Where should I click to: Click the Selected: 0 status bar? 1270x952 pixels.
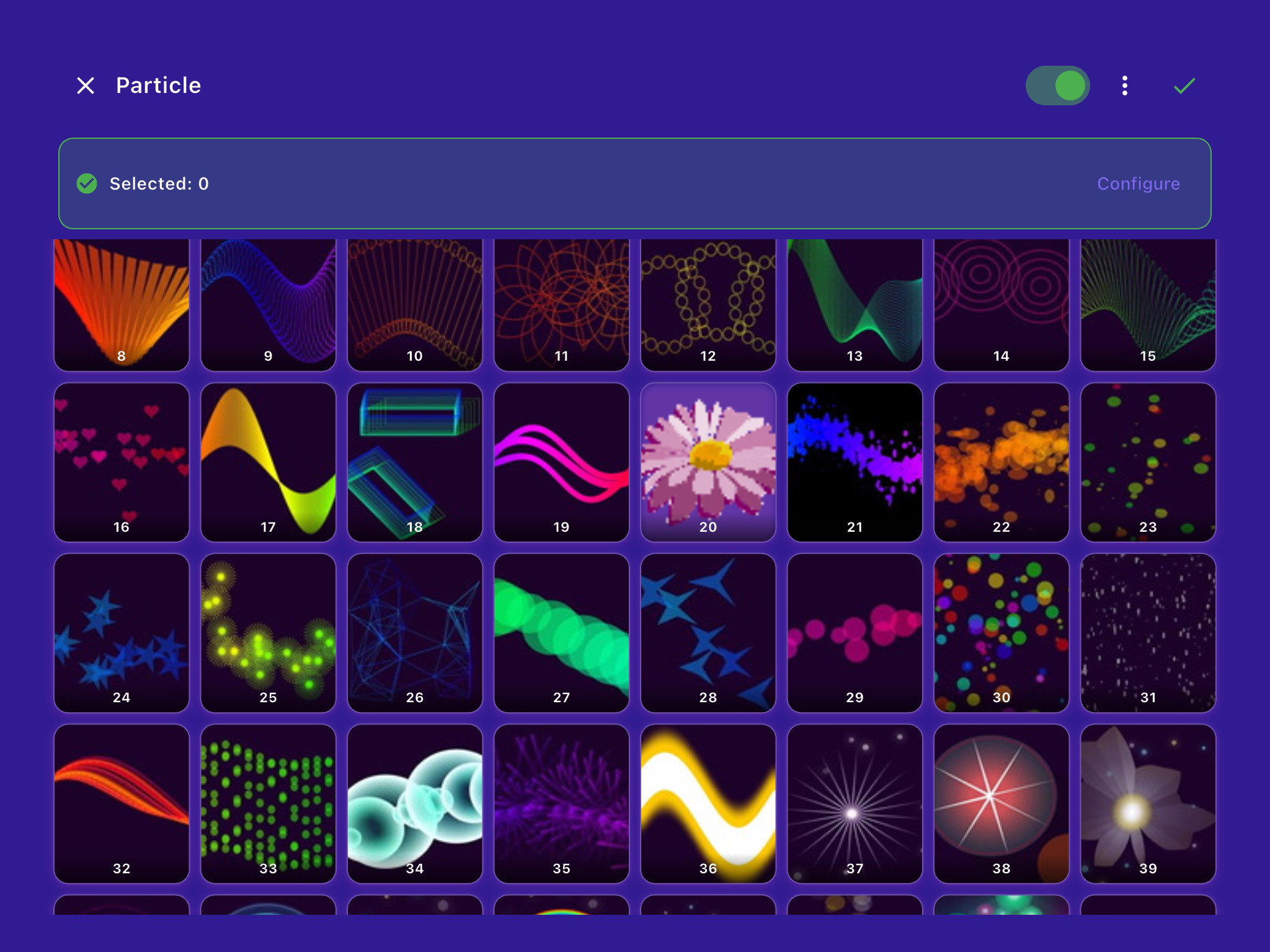point(159,183)
